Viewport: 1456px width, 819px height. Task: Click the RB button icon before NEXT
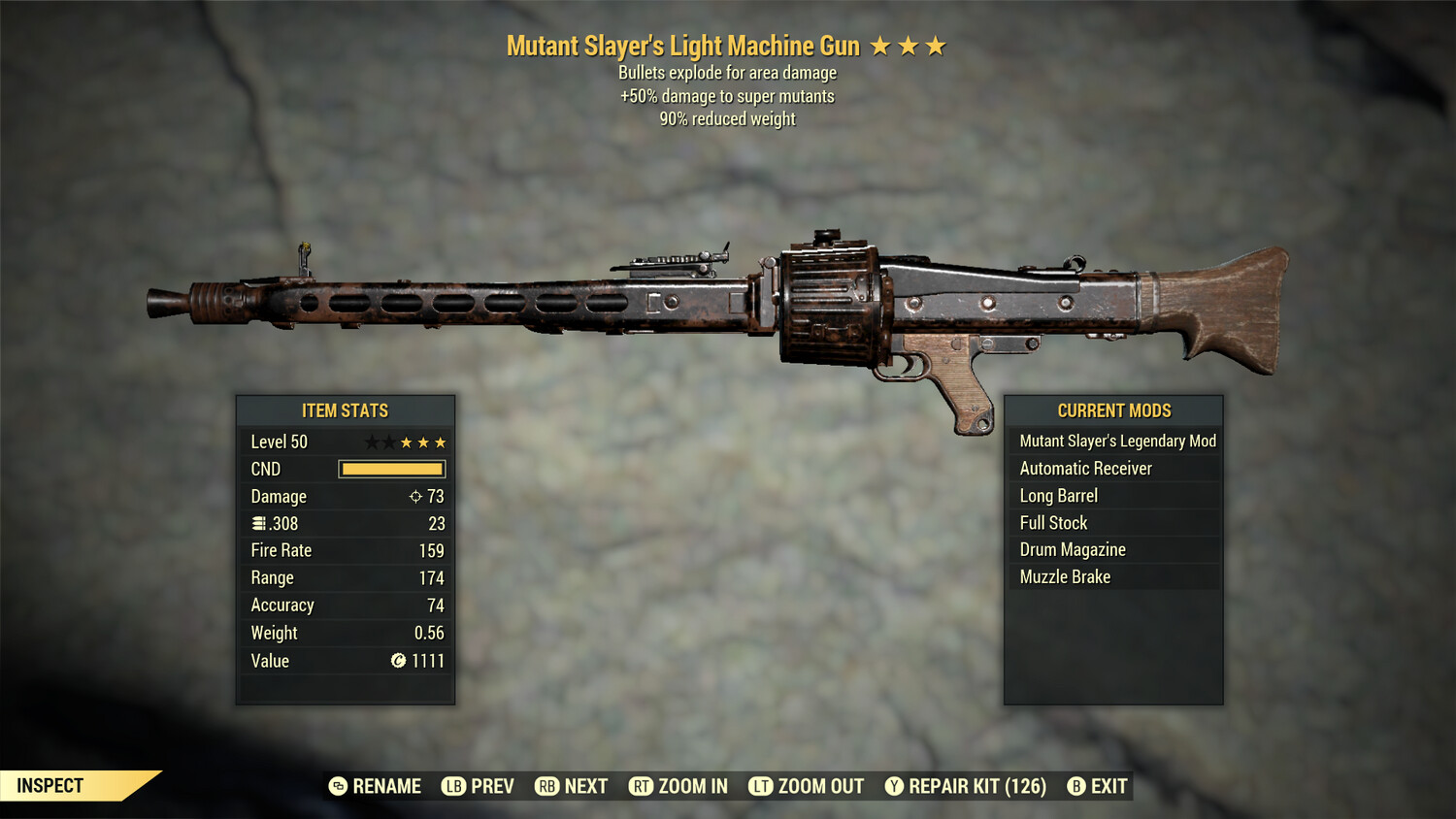point(546,786)
